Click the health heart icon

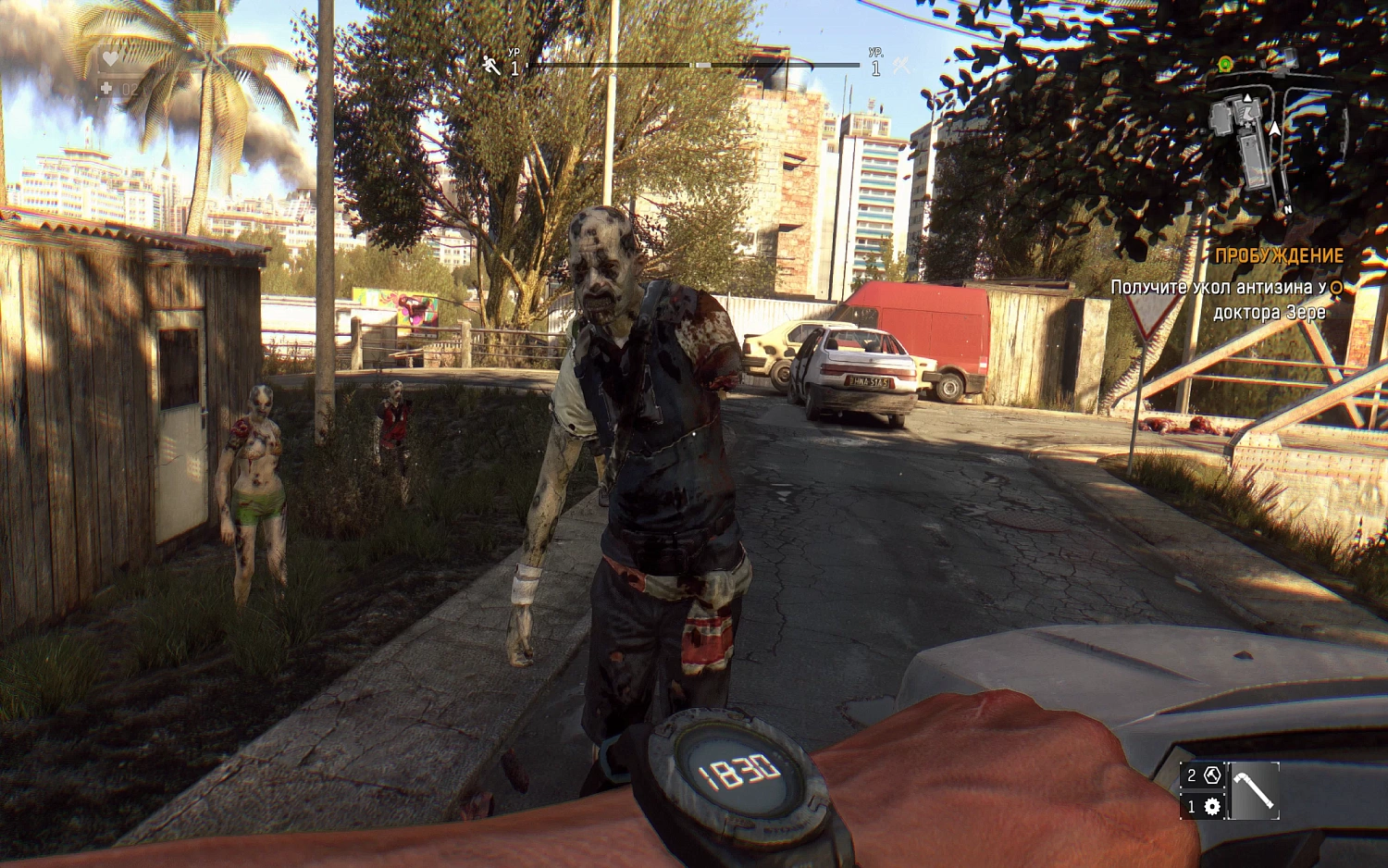click(x=110, y=58)
